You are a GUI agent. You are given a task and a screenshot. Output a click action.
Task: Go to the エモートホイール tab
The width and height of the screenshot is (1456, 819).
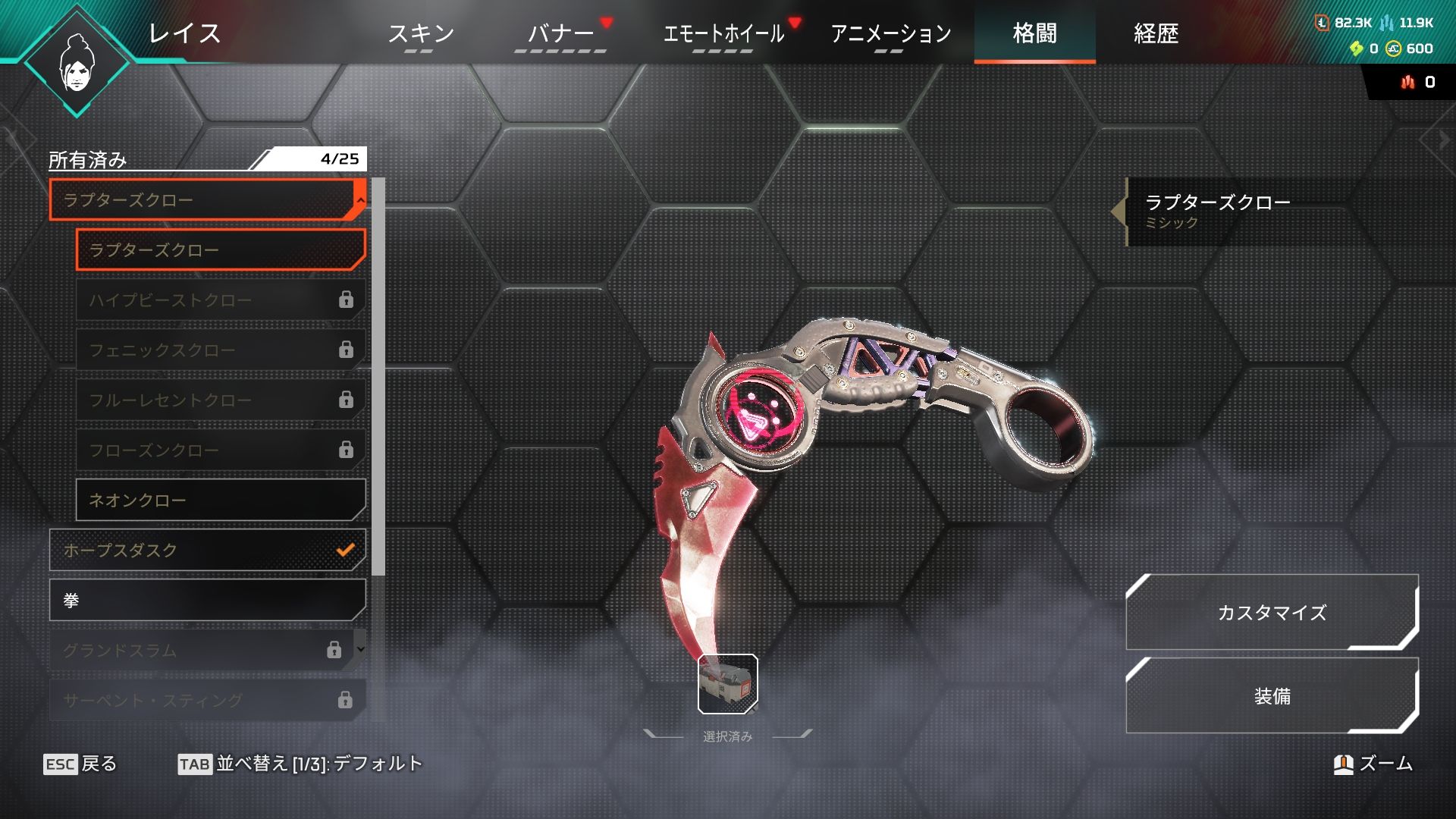pos(723,33)
